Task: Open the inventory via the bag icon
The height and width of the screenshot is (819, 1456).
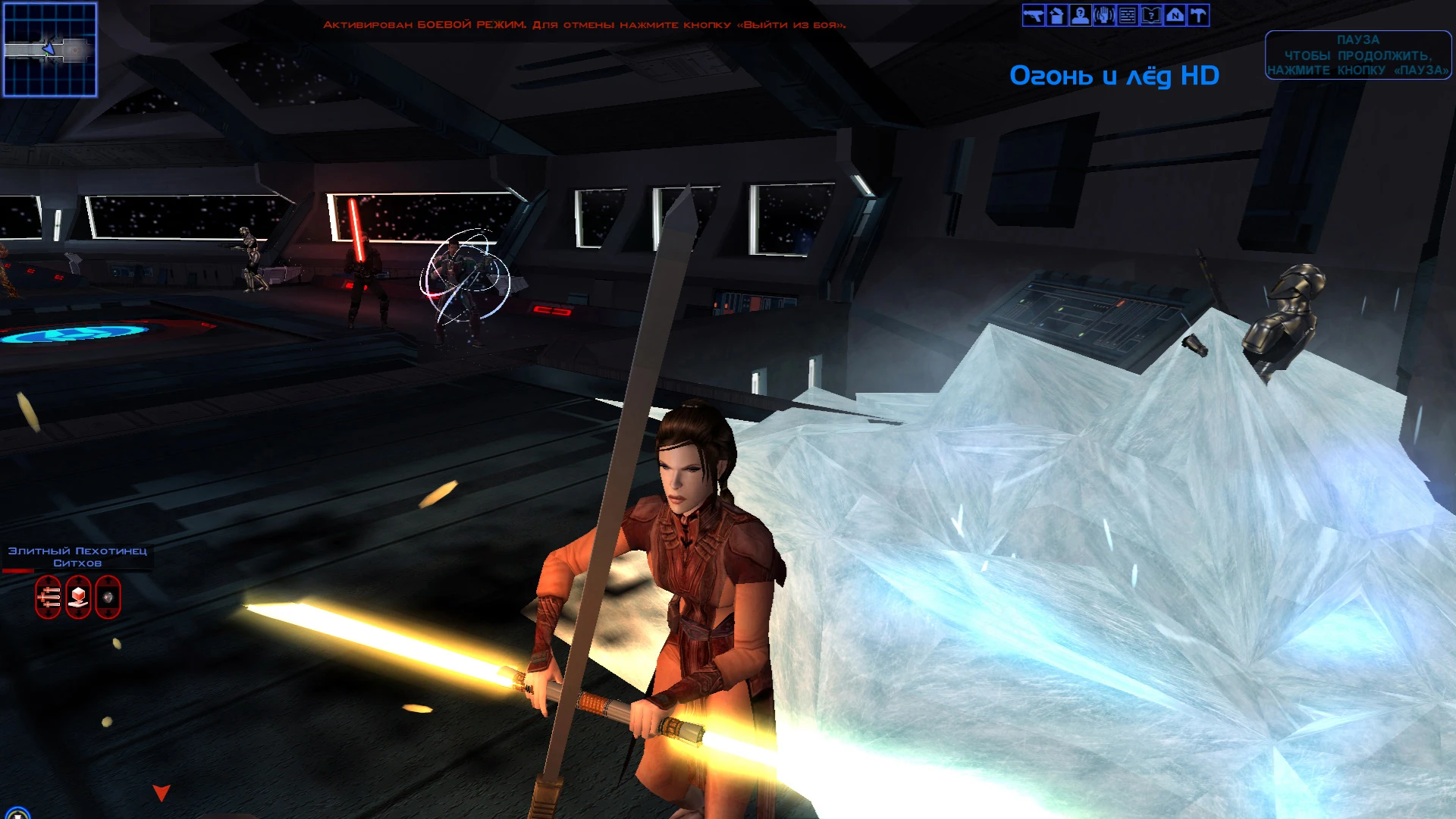Action: click(x=1056, y=15)
